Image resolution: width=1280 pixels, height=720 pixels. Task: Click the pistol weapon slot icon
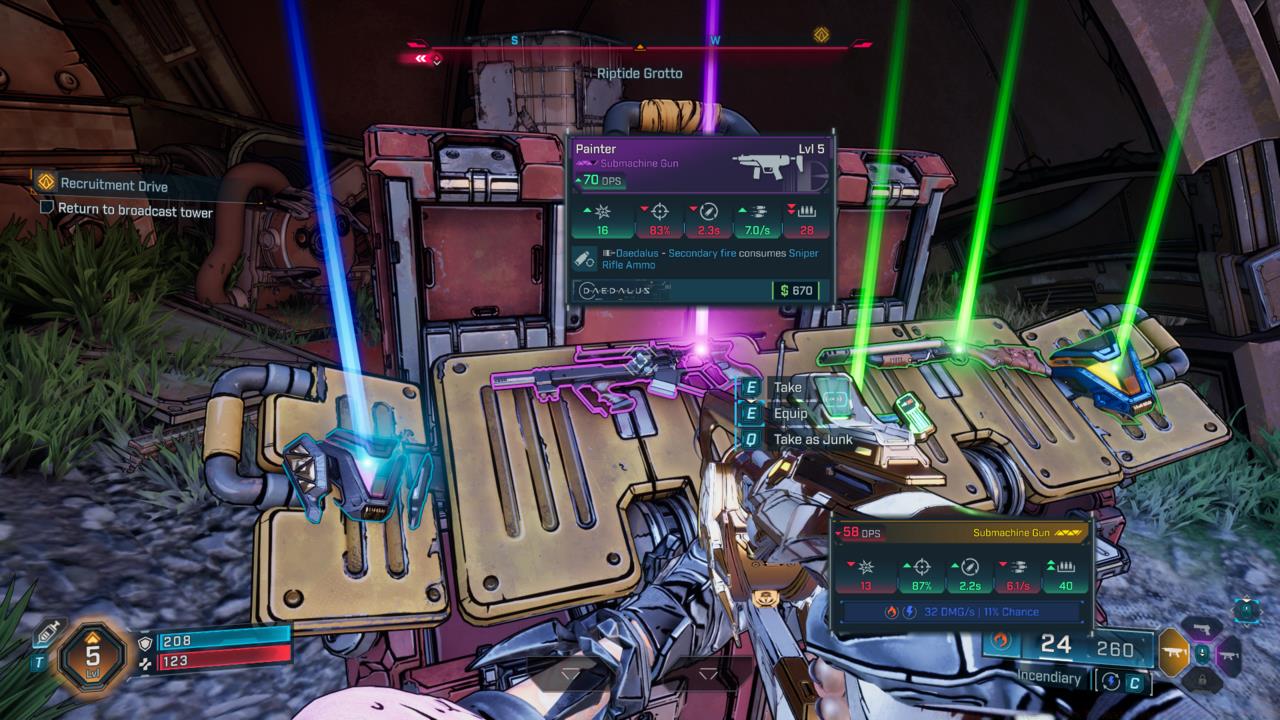[1203, 629]
